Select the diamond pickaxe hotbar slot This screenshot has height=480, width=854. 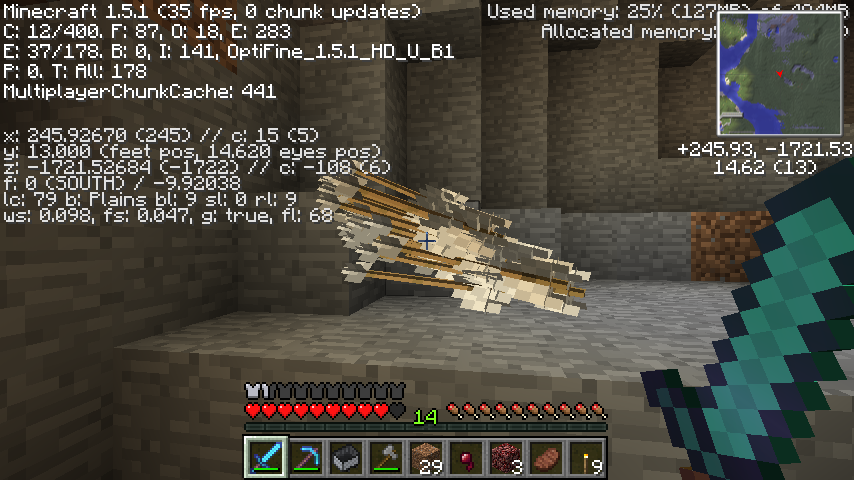coord(306,458)
